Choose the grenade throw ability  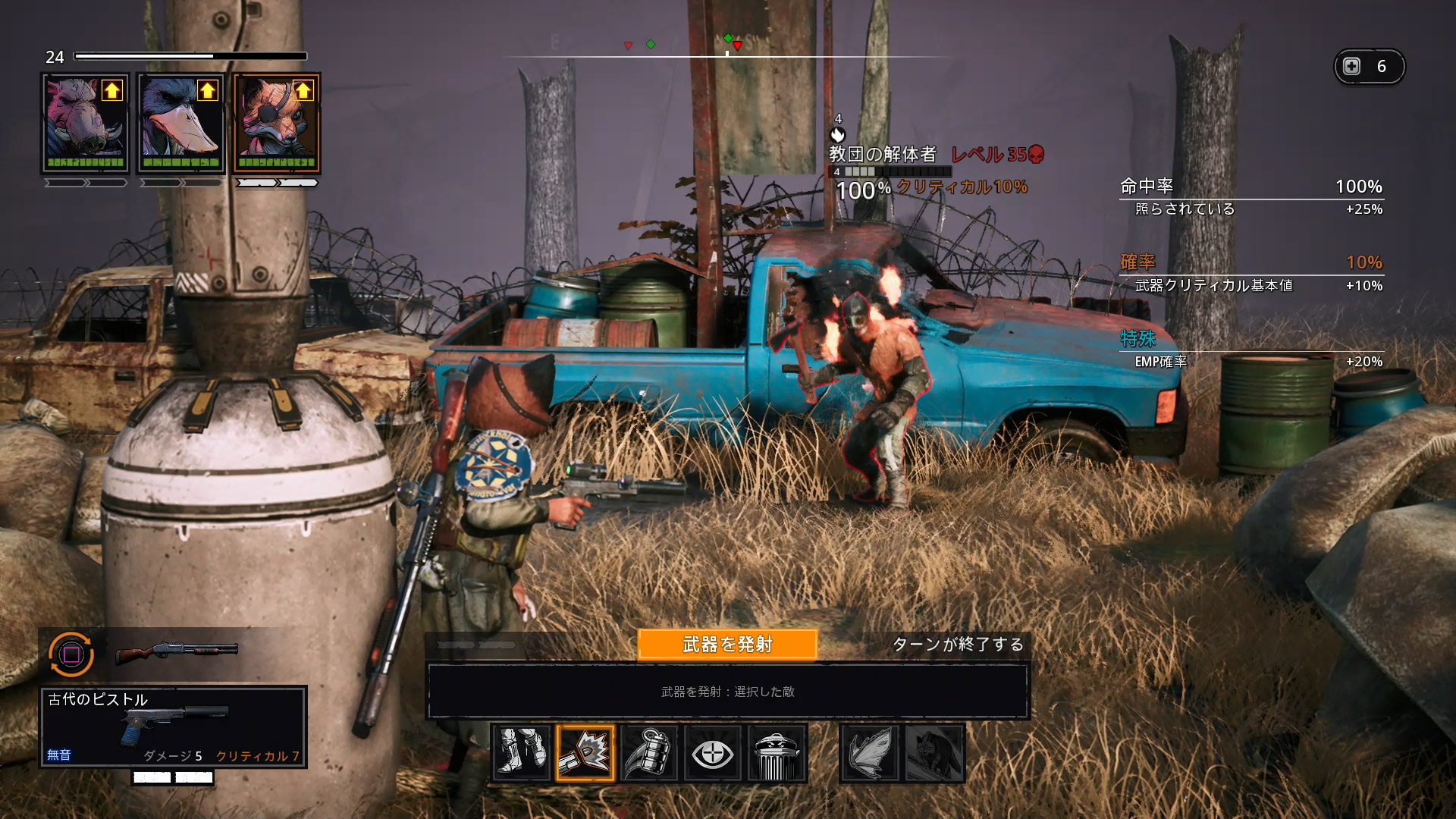[x=649, y=753]
